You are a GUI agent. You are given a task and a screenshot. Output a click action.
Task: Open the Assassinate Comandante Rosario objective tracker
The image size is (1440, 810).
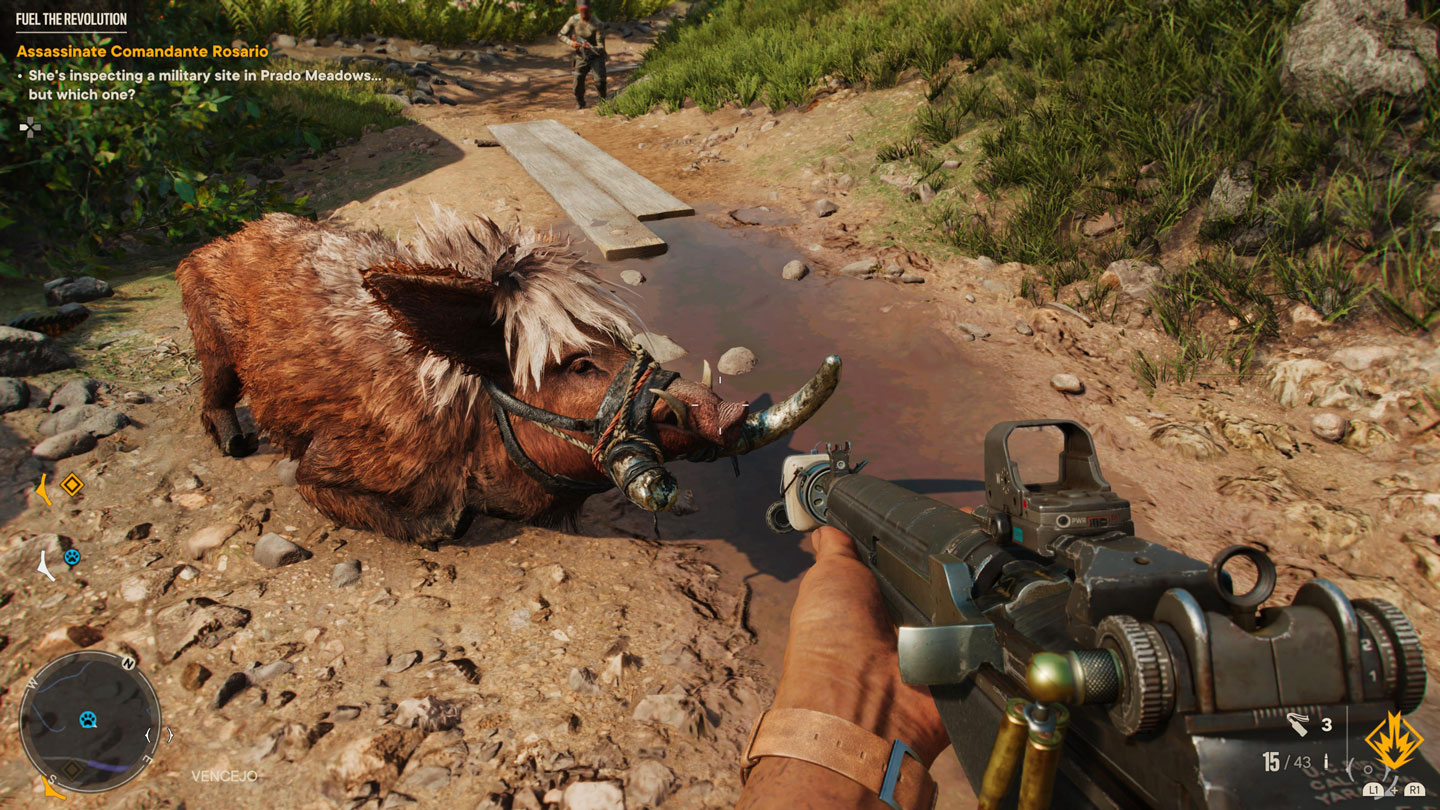pyautogui.click(x=142, y=51)
